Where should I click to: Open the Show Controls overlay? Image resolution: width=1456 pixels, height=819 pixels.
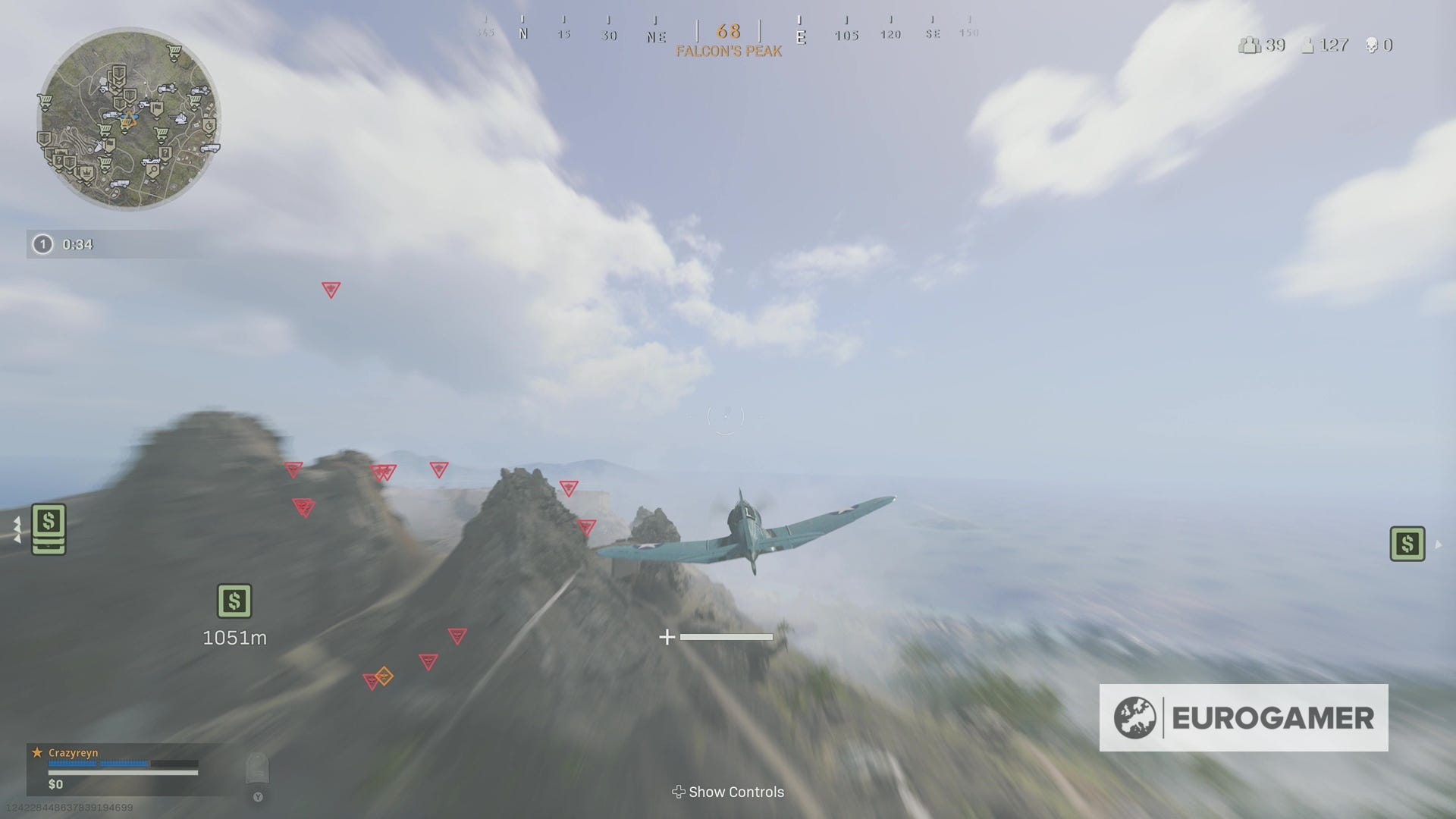tap(728, 792)
